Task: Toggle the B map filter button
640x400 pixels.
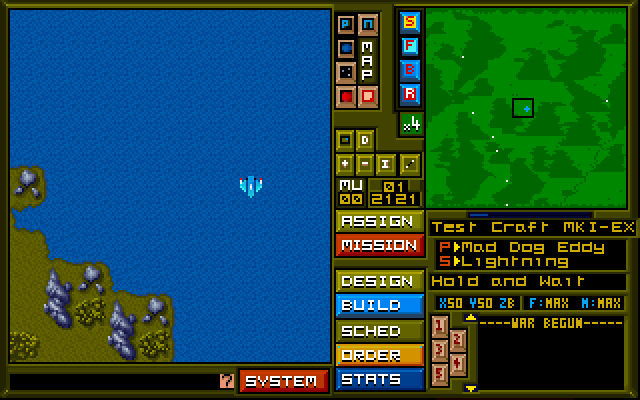Action: point(410,69)
